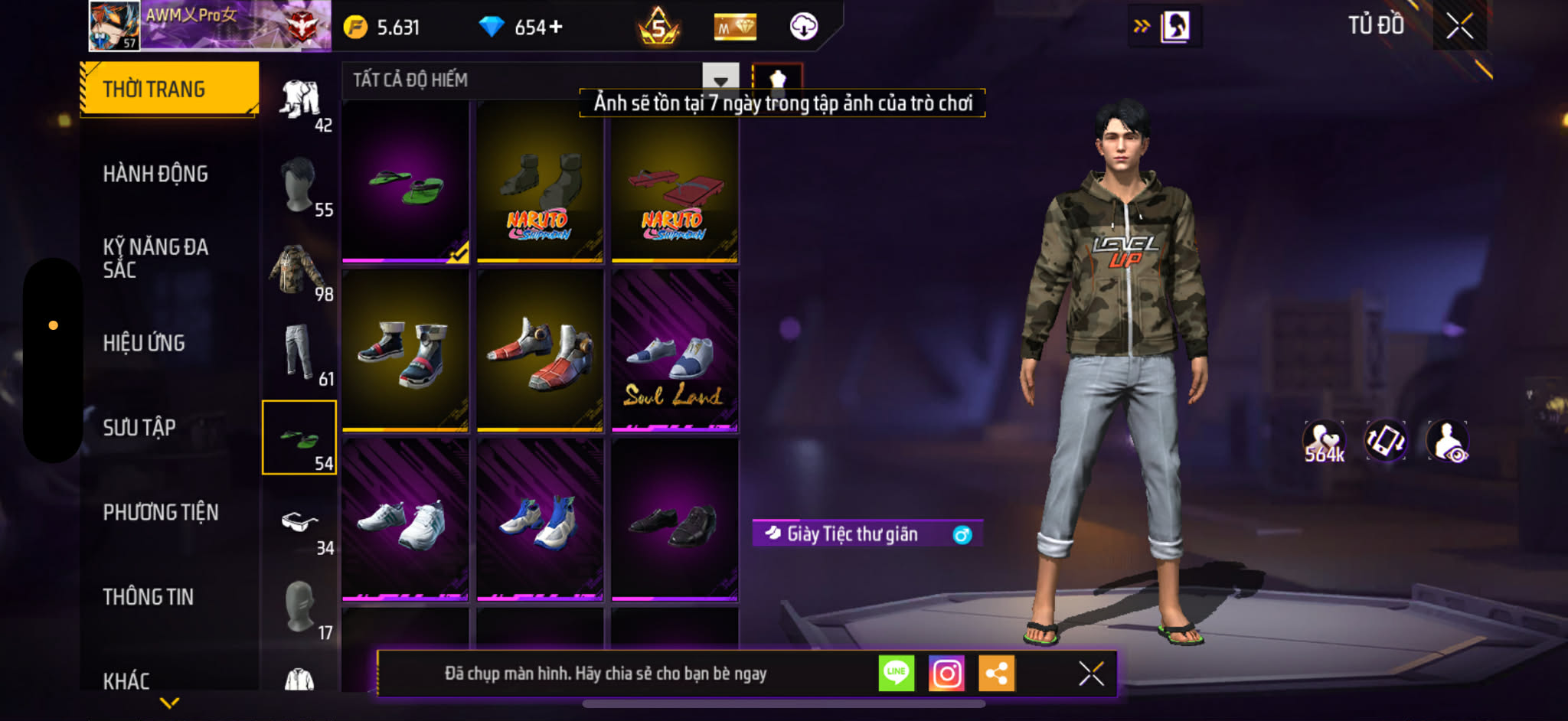Open the SƯU TẬP section
The image size is (1568, 721).
point(139,427)
